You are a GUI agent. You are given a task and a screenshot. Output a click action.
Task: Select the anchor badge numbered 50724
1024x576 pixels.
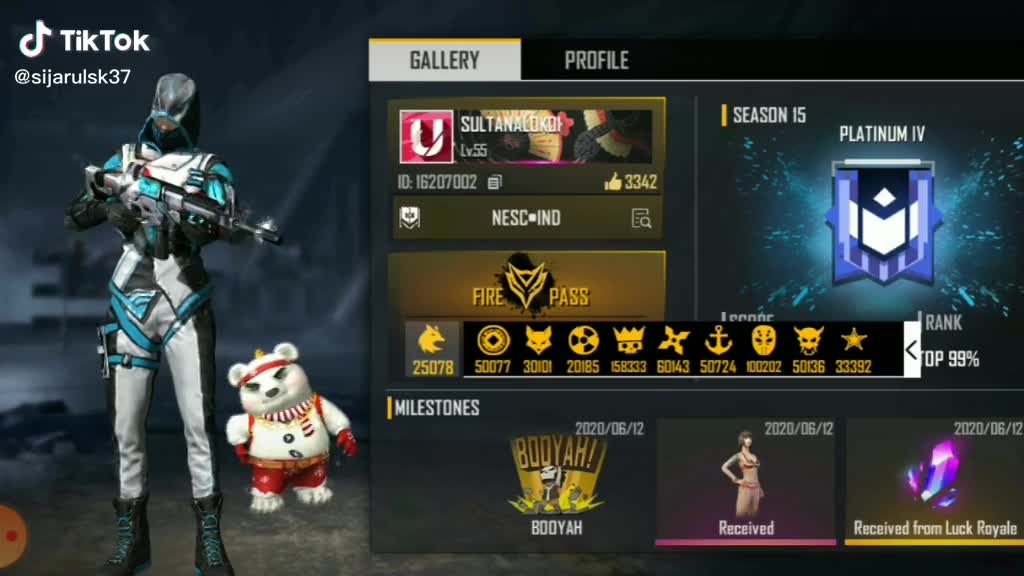click(x=718, y=349)
